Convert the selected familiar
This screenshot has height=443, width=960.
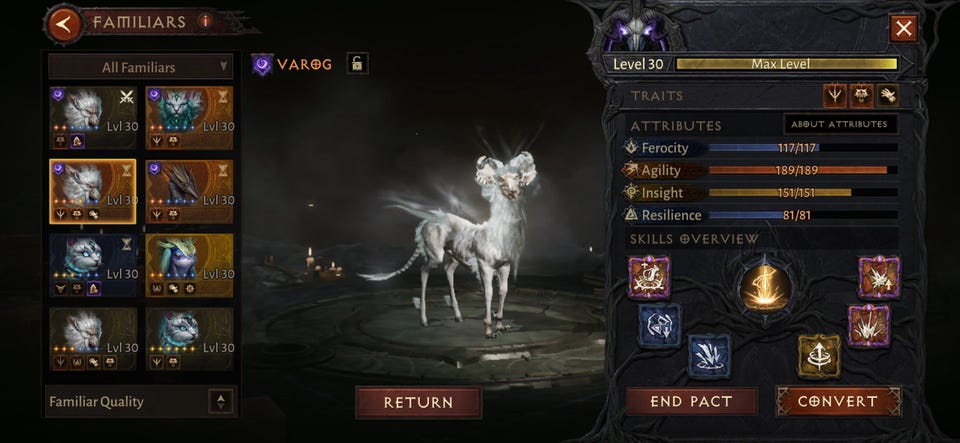pyautogui.click(x=838, y=401)
